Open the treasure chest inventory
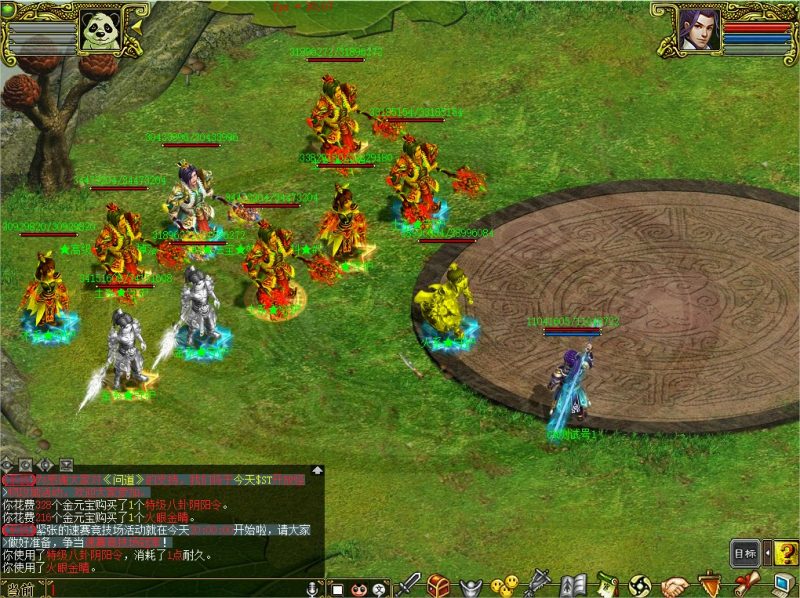Screen dimensions: 800x598 [437, 584]
